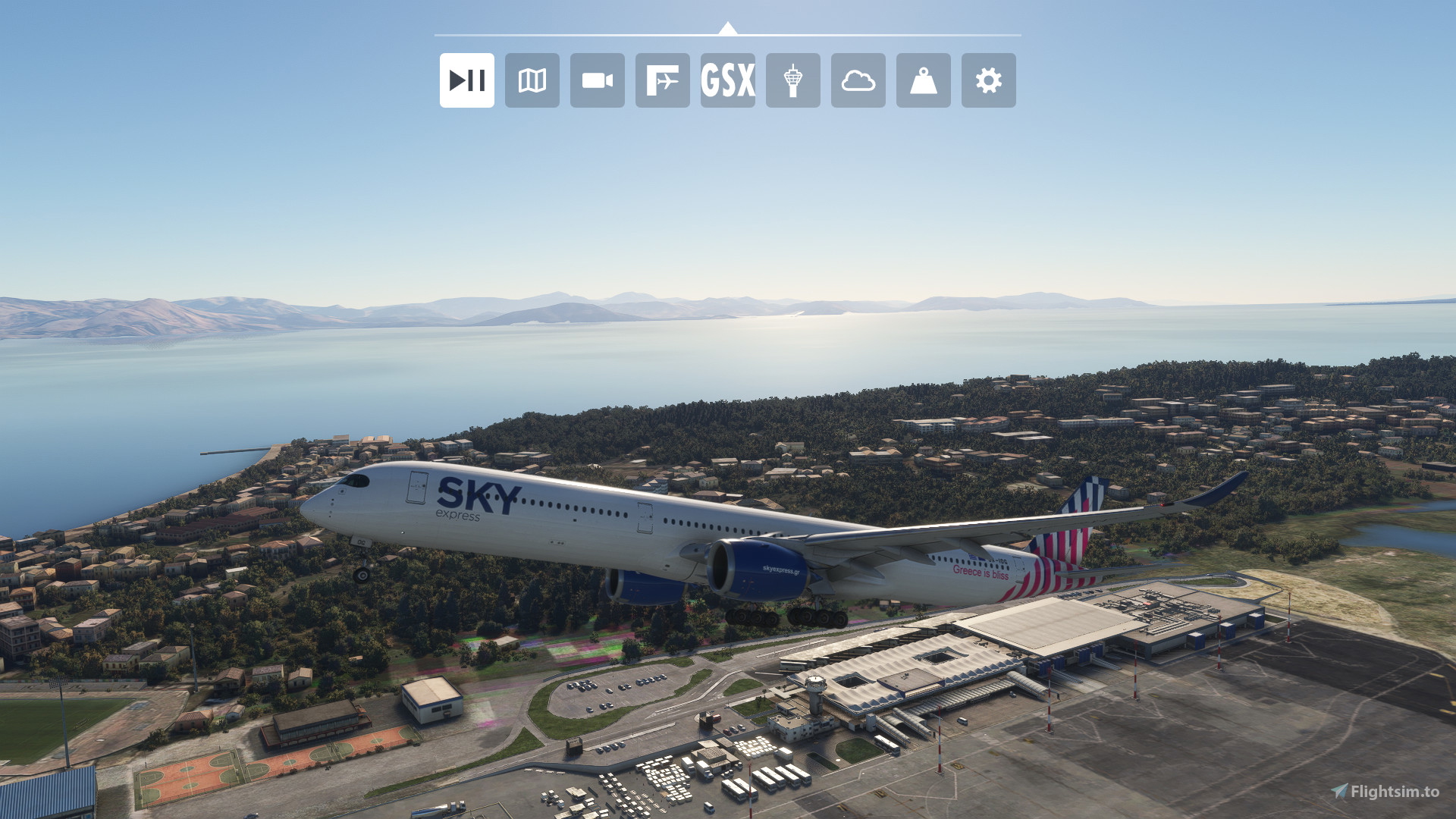
Task: Open the ATC control tower panel
Action: tap(792, 80)
